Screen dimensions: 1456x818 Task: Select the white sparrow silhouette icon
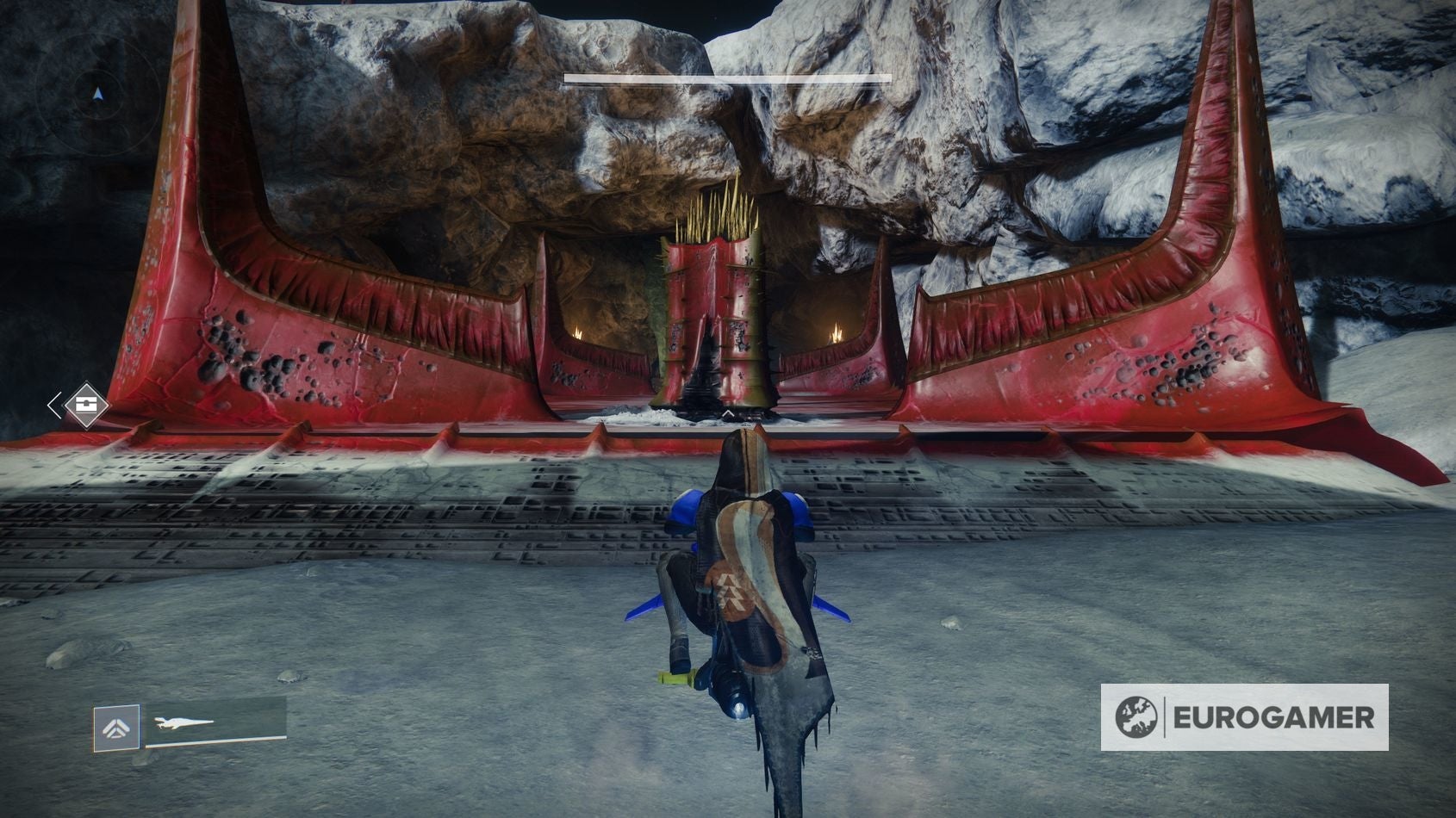[x=185, y=722]
